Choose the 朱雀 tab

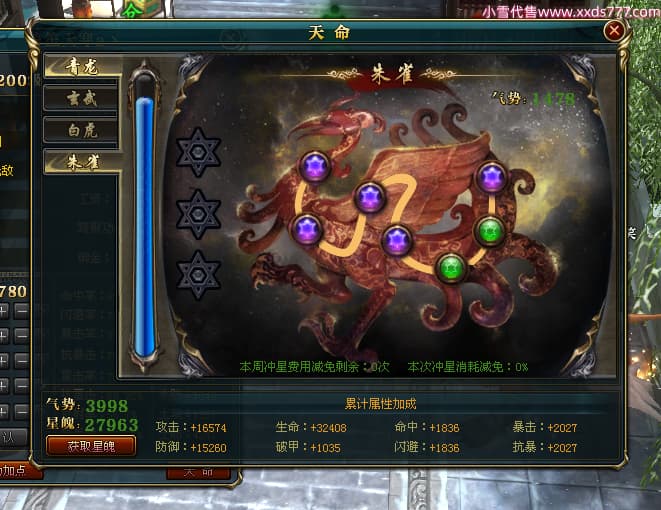(x=82, y=160)
